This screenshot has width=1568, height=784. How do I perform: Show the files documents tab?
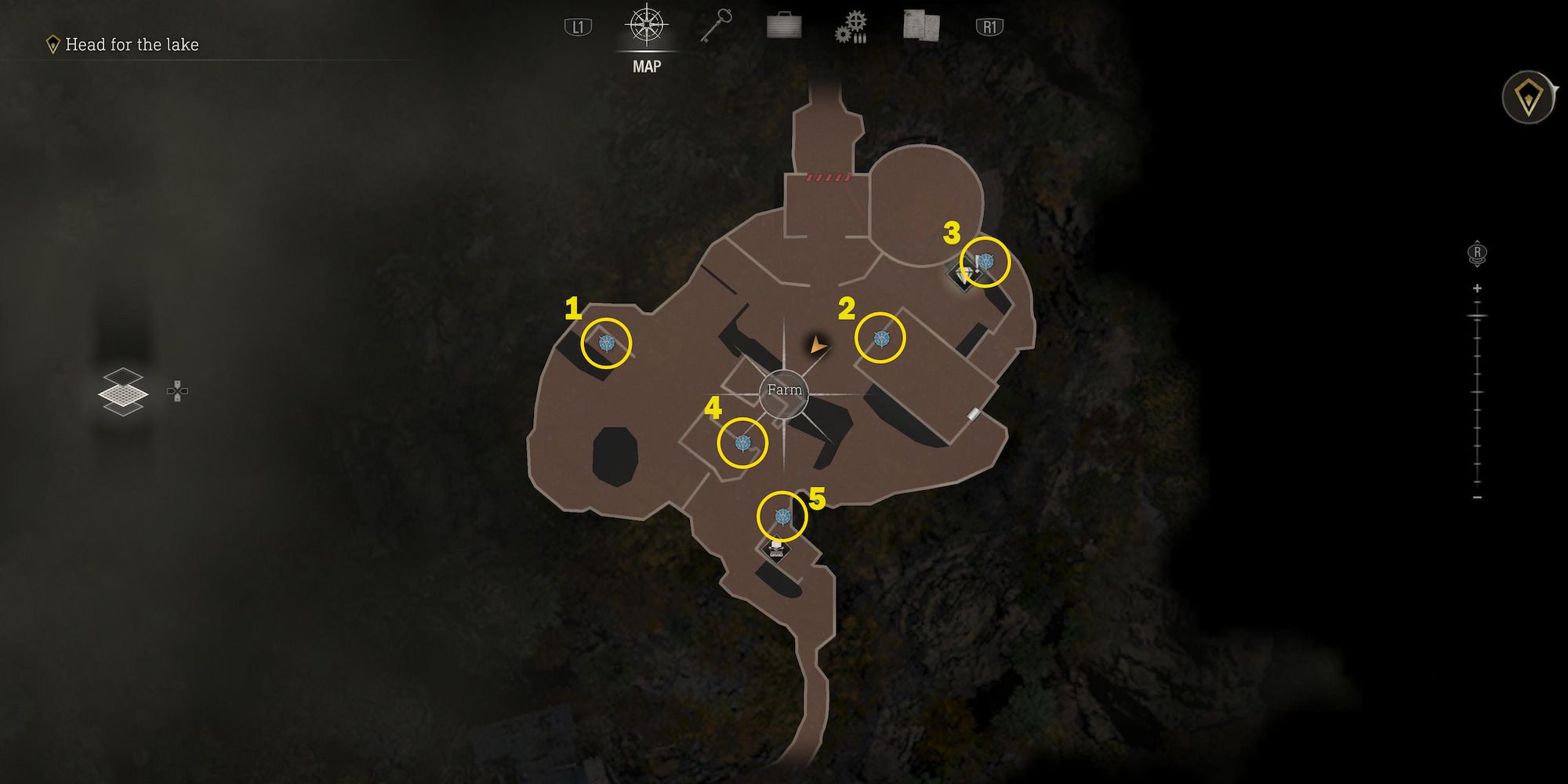click(920, 26)
